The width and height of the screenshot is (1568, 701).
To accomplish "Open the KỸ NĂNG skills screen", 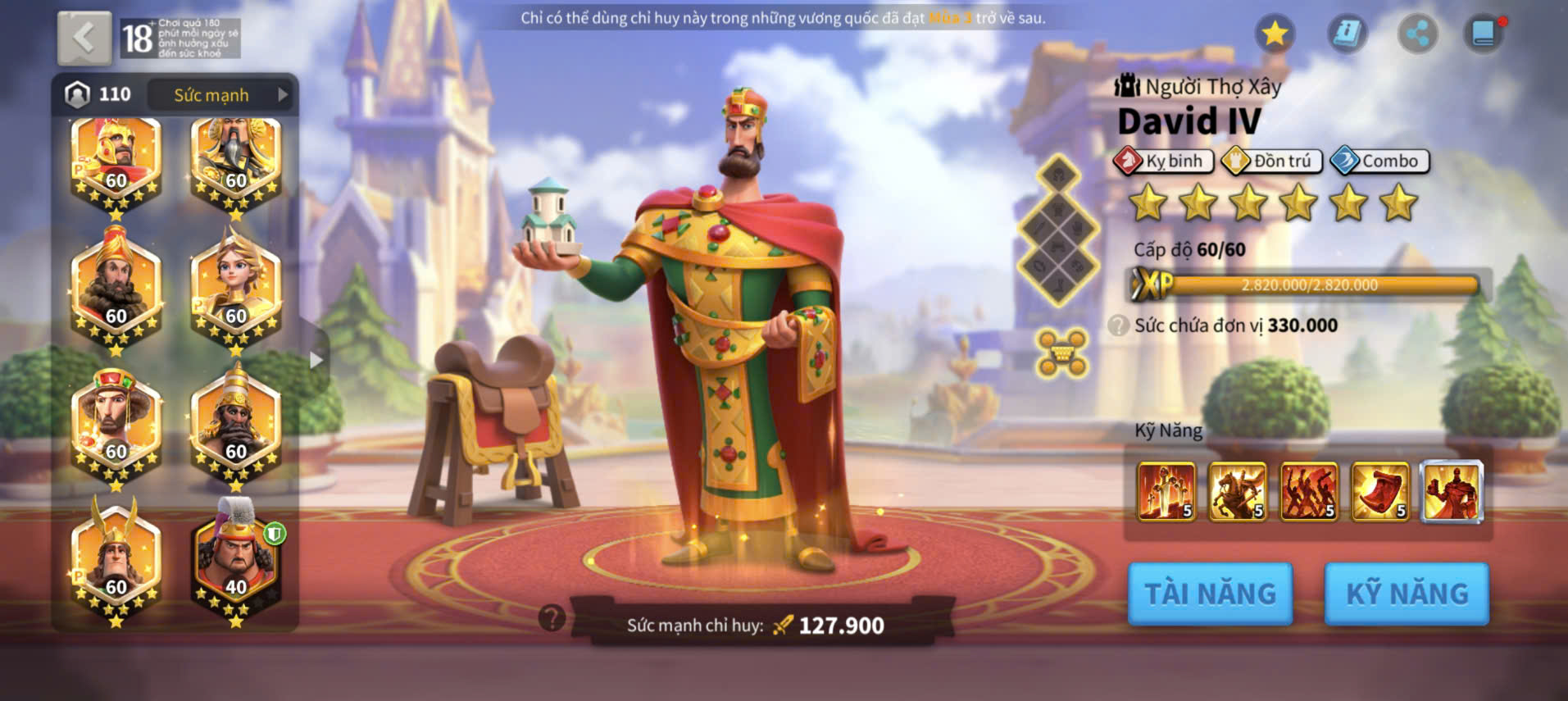I will tap(1407, 594).
